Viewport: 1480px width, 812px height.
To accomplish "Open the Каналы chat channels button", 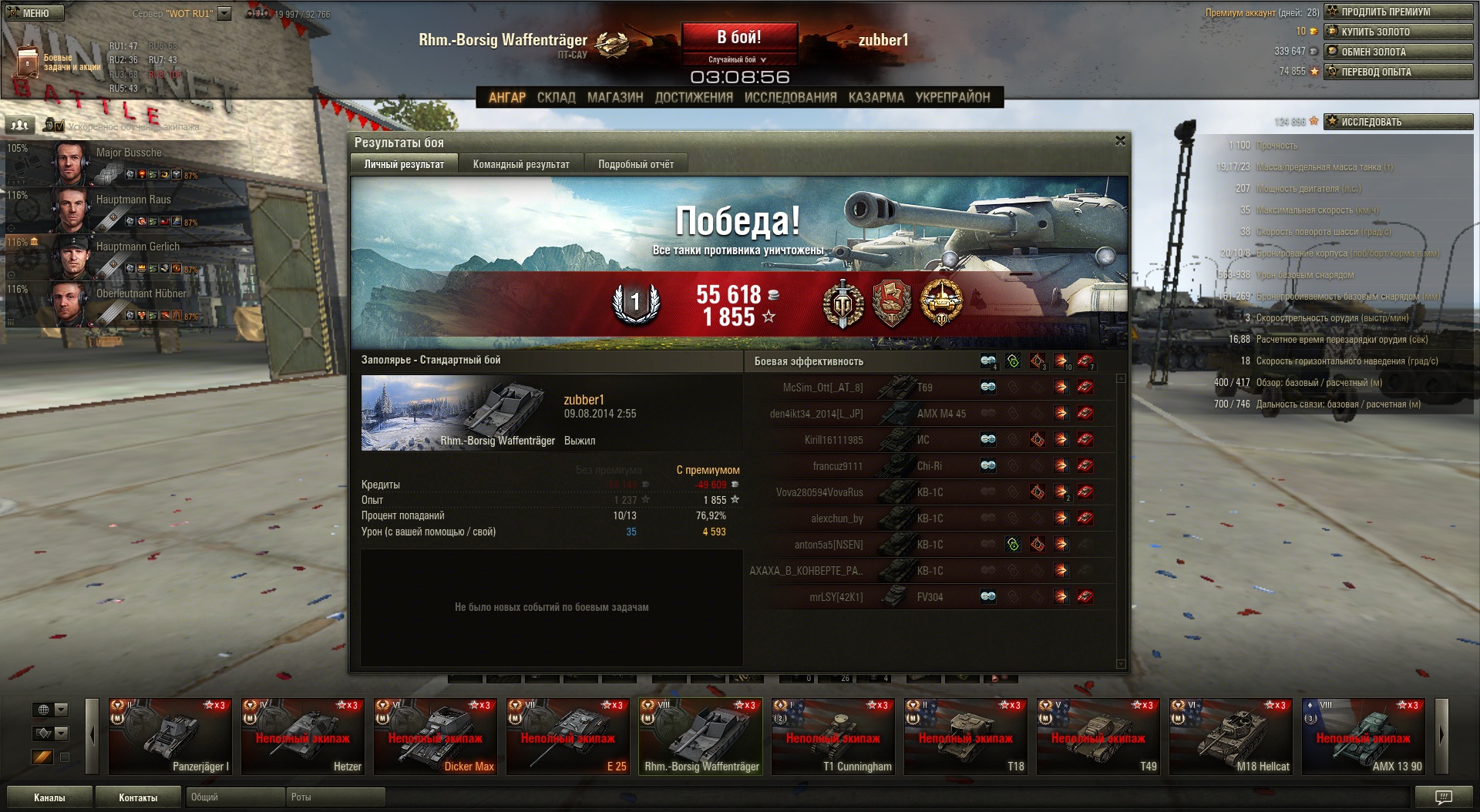I will click(x=49, y=797).
